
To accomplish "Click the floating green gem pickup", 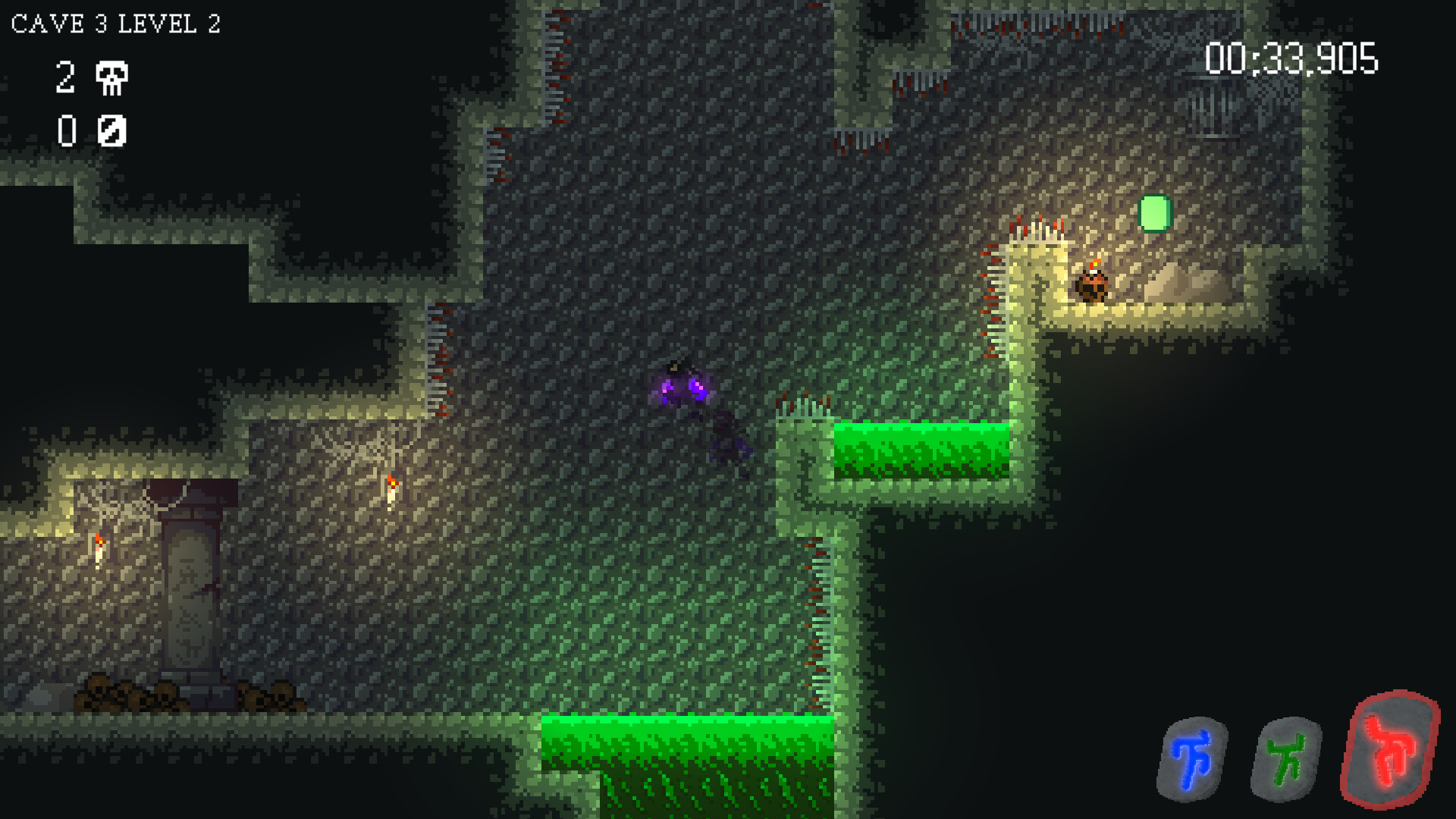I will [1153, 214].
